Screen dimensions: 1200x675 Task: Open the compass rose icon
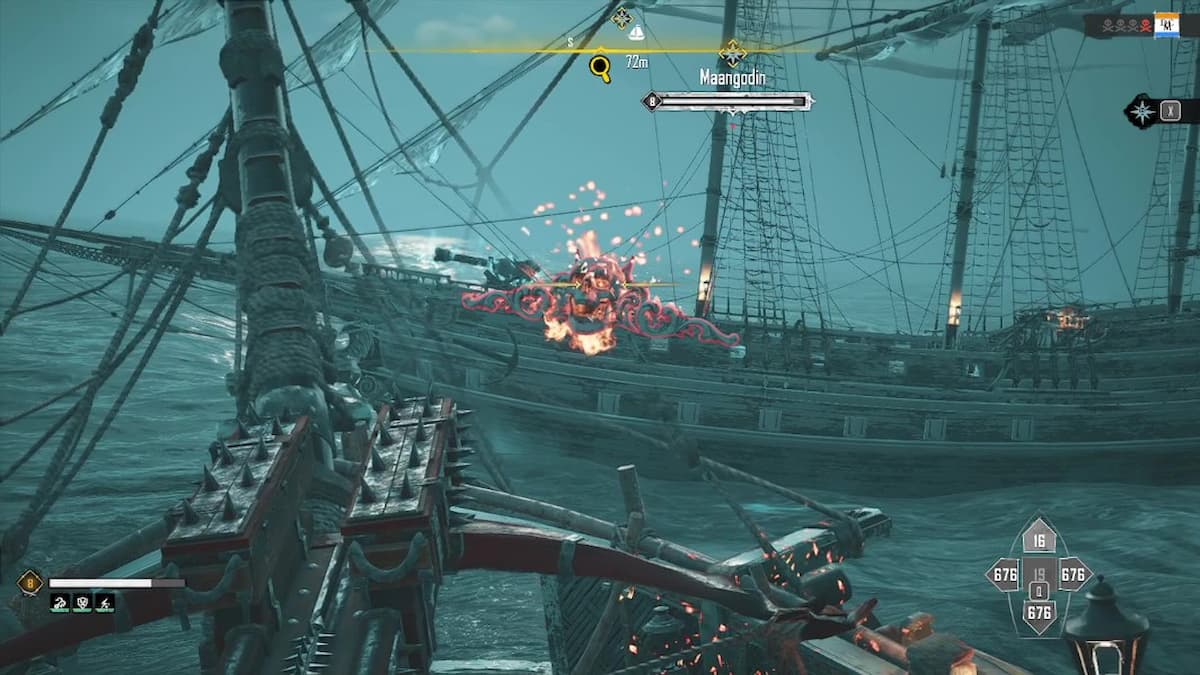coord(1141,111)
